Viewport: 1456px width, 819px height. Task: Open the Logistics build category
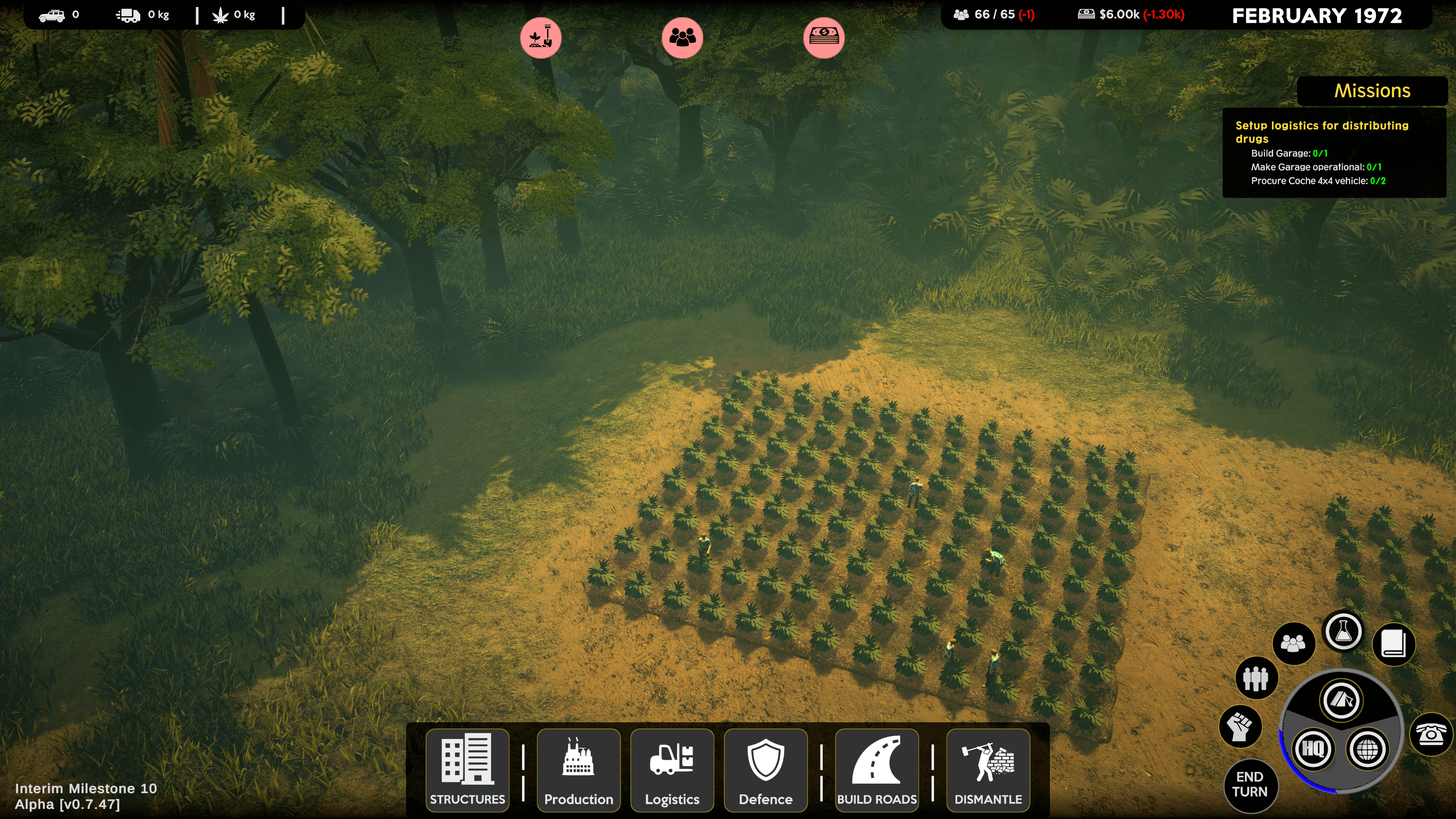click(x=672, y=770)
